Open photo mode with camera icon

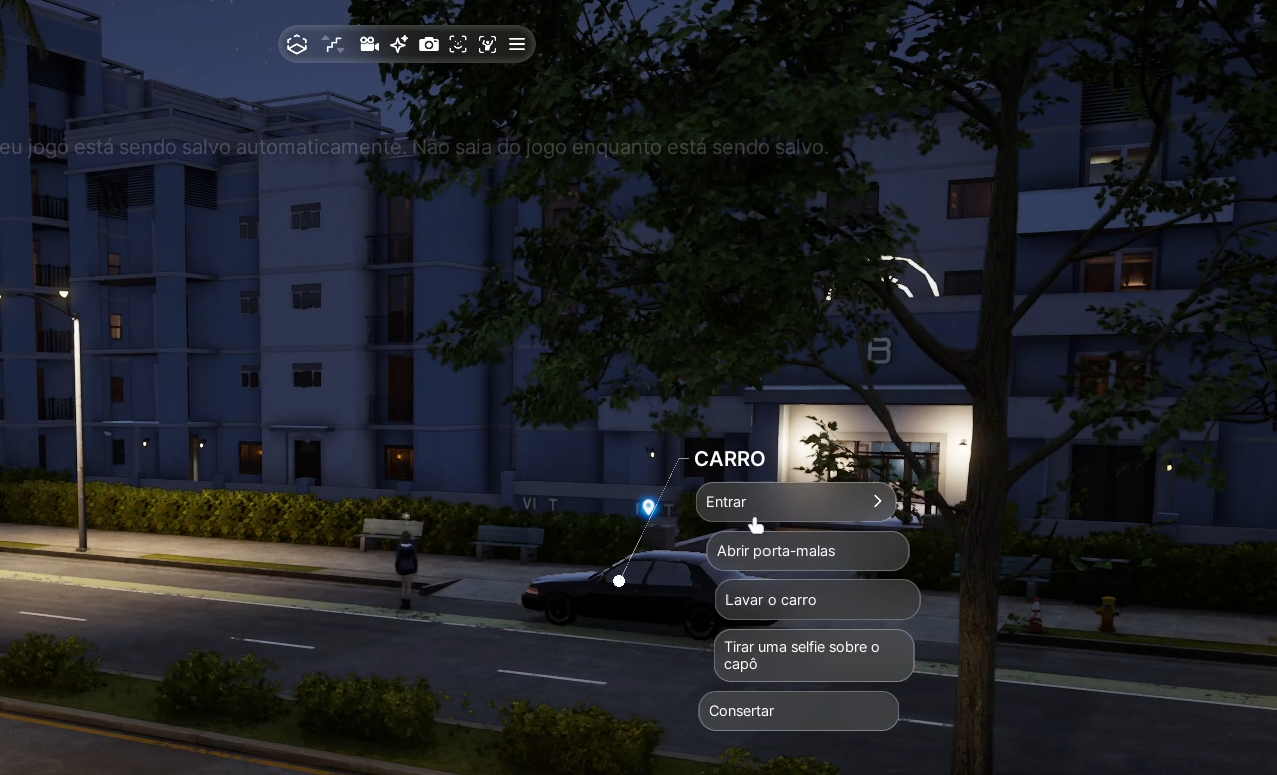(x=429, y=44)
